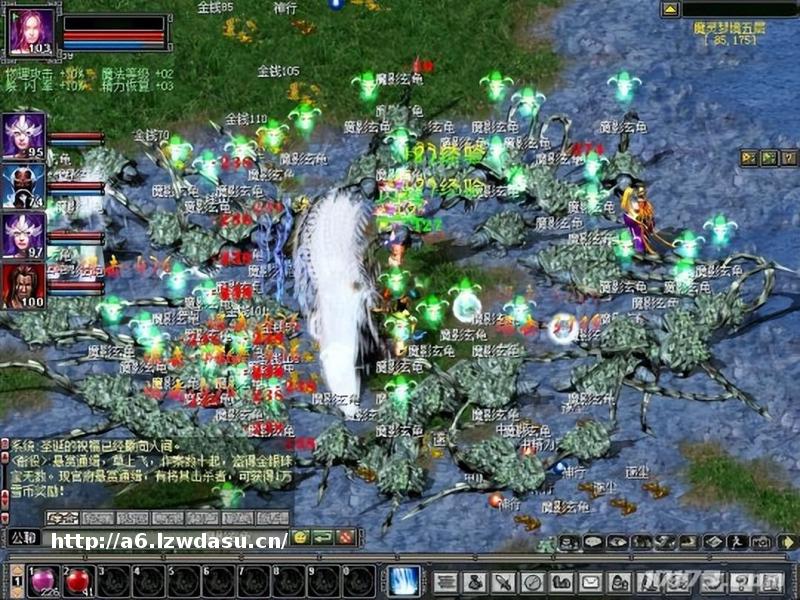Screen dimensions: 800x600
Task: Open the sword equipment menu button
Action: point(504,581)
